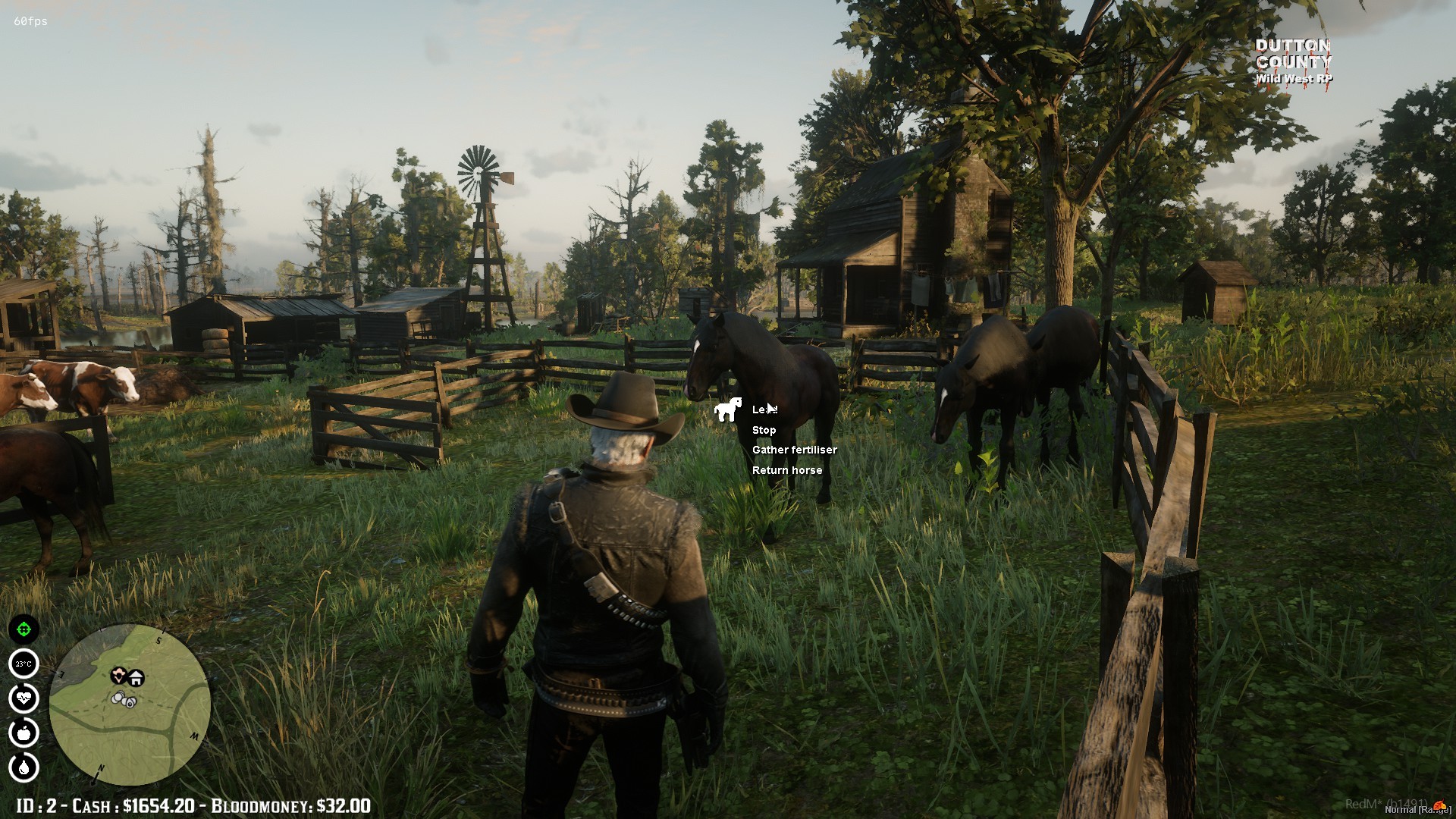Select Stop in the interaction menu
Image resolution: width=1456 pixels, height=819 pixels.
coord(764,430)
